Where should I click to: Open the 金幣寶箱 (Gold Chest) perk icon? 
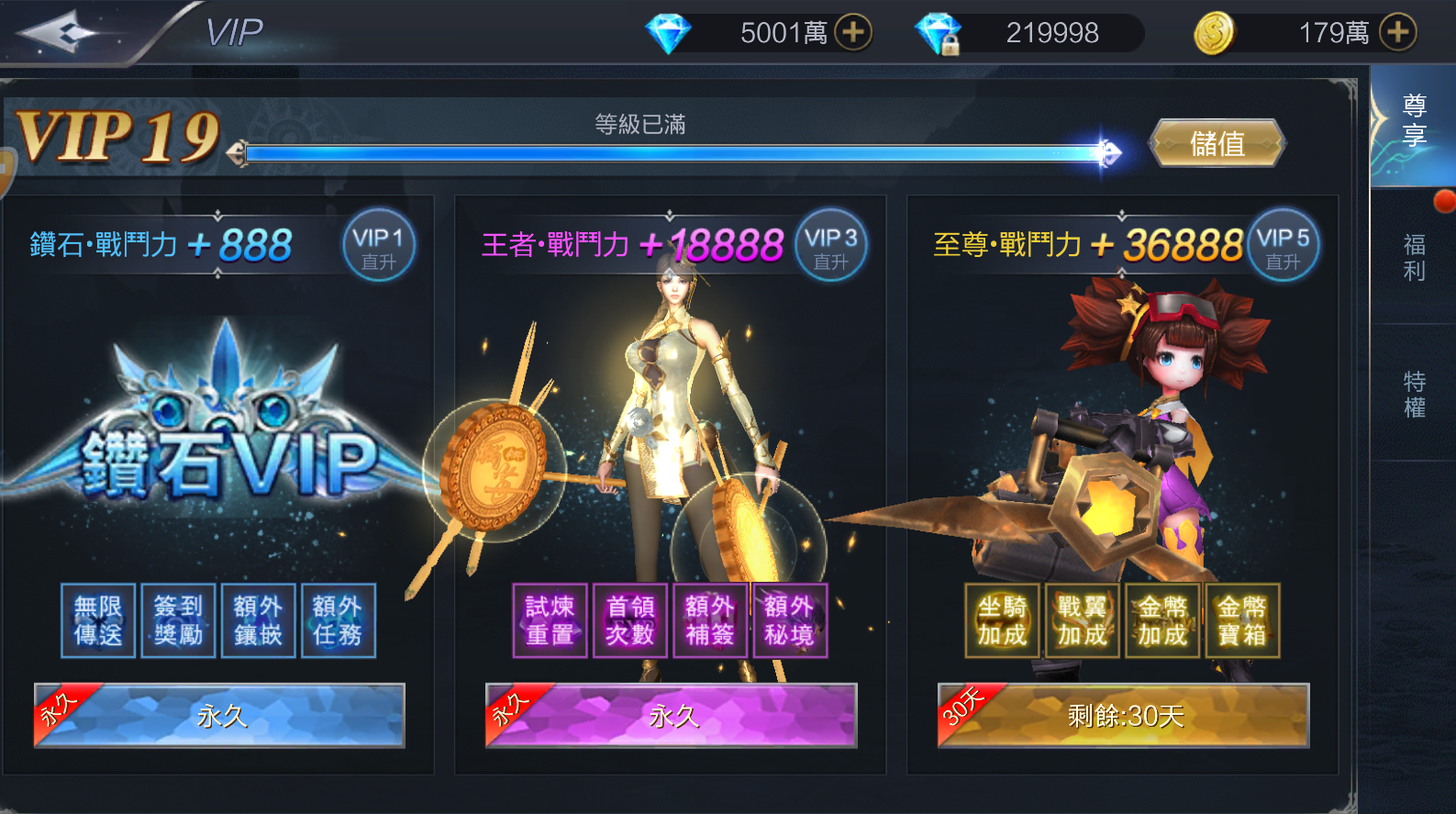1240,621
